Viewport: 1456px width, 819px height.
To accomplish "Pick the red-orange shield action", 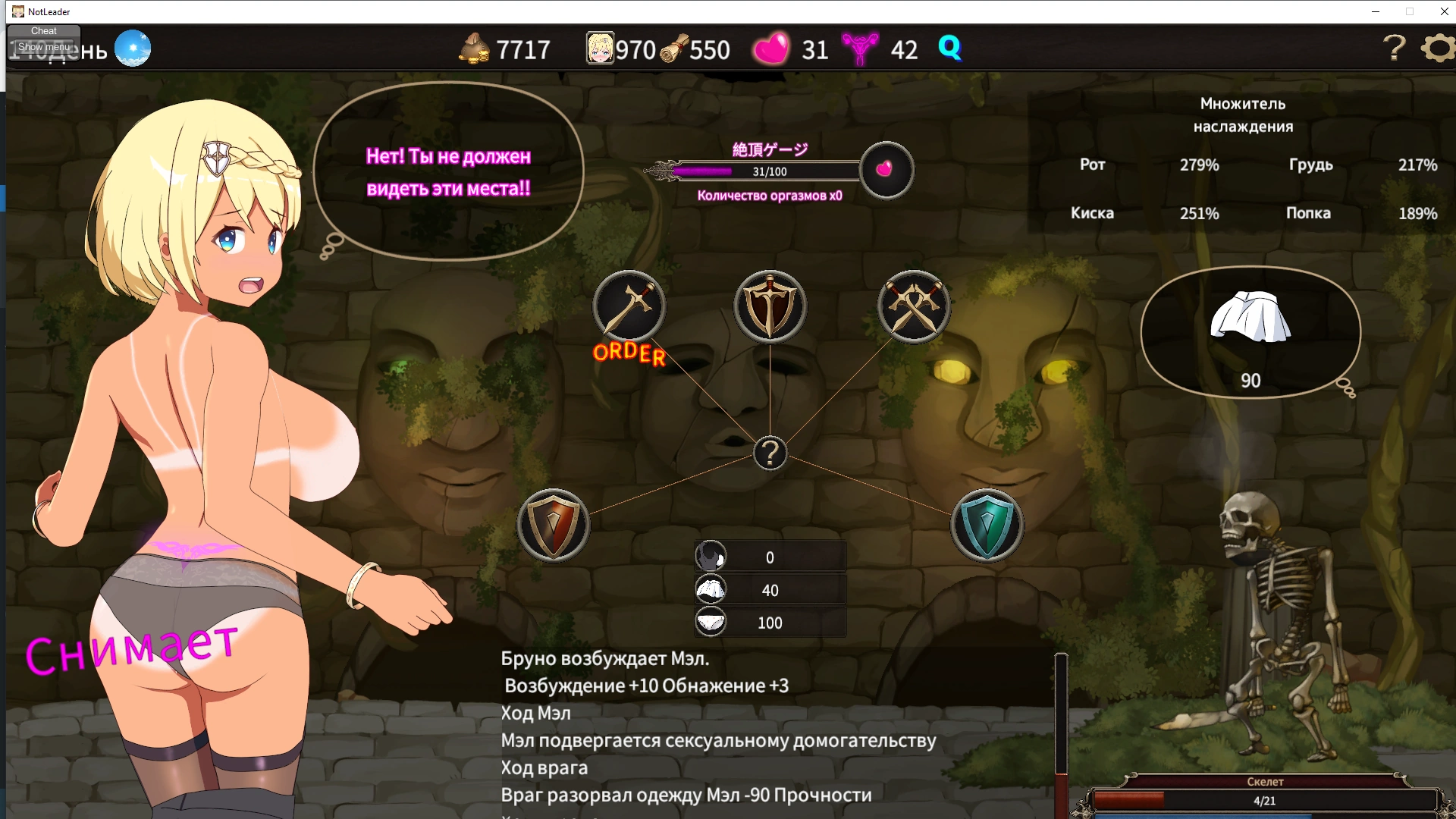I will tap(553, 525).
